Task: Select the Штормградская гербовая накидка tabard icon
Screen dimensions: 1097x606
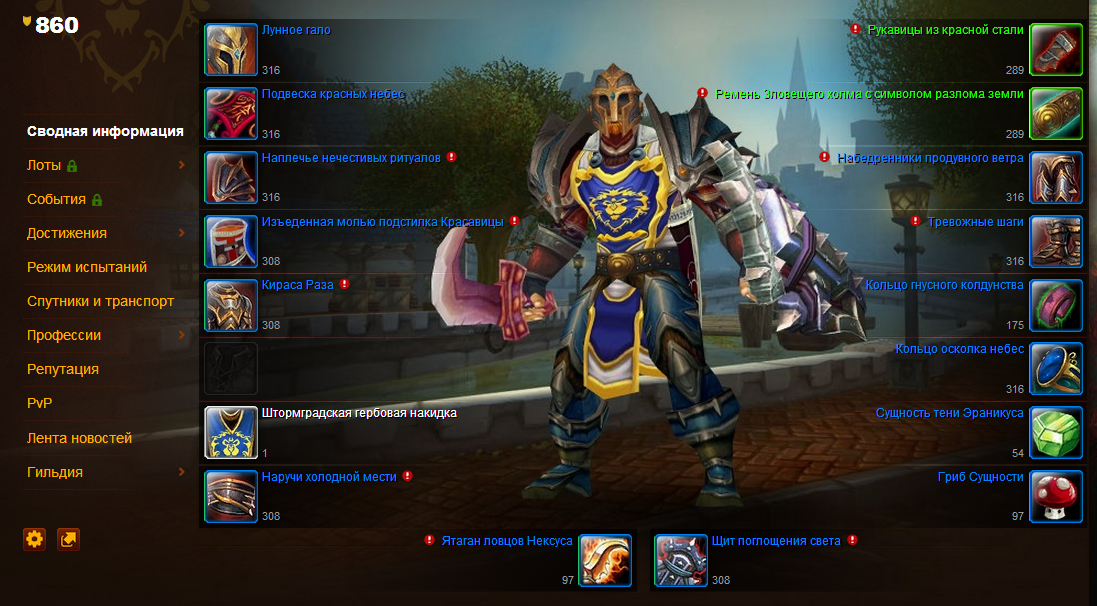Action: coord(231,432)
